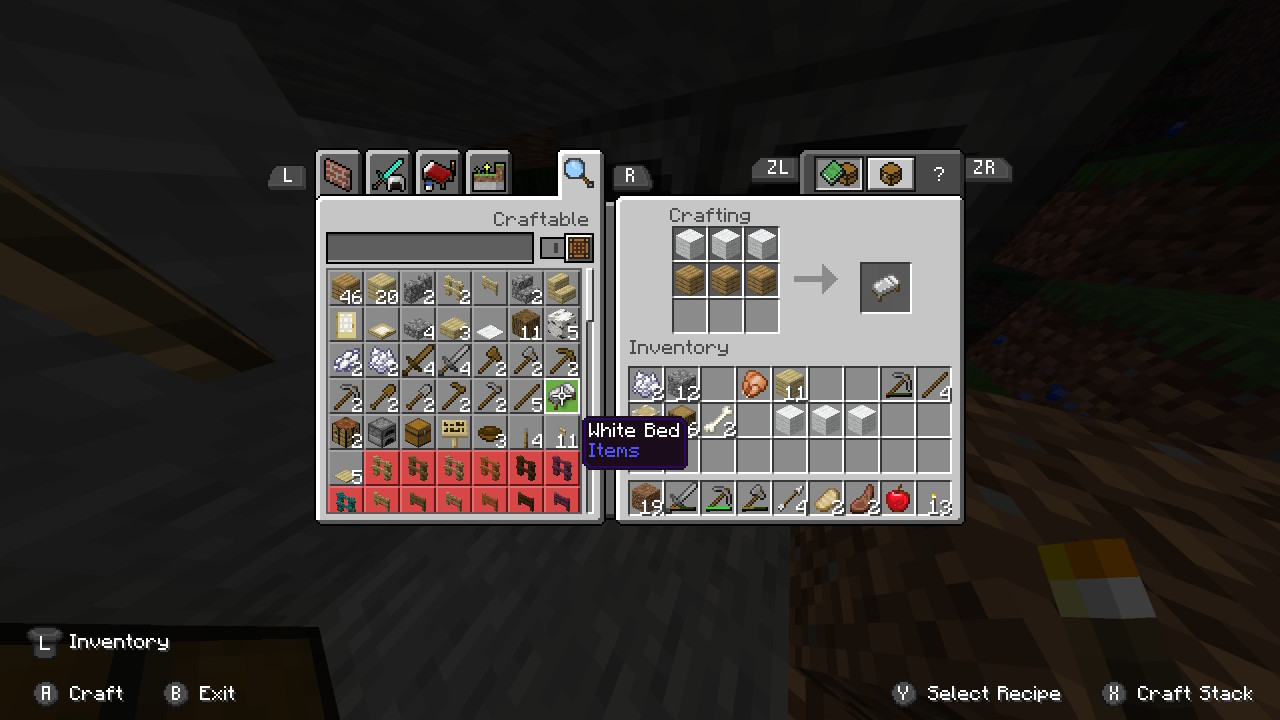Select the raw chicken inventory slot
Screen dimensions: 1280x720
point(754,384)
